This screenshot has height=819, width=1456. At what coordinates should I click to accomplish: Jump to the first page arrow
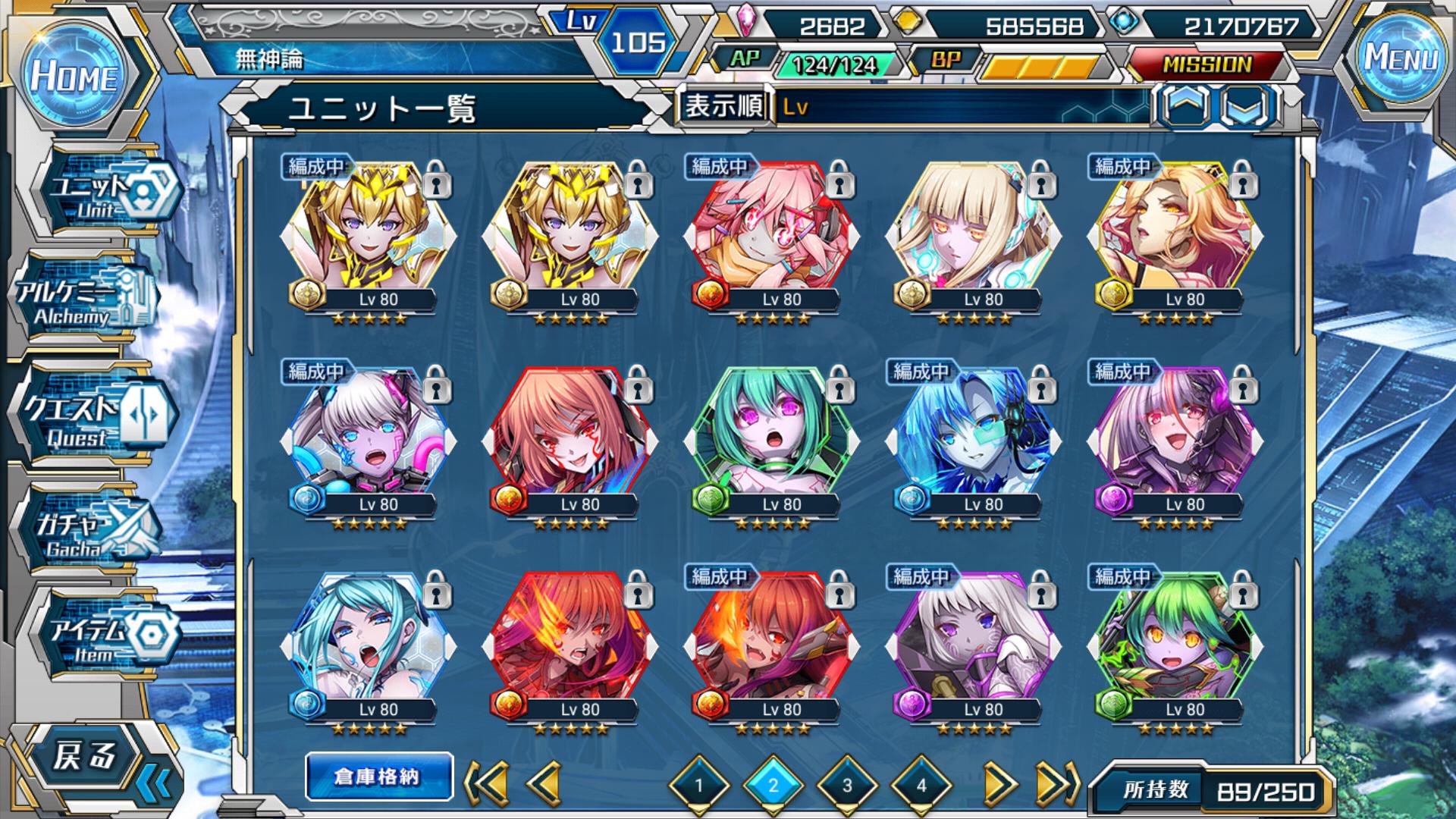485,783
